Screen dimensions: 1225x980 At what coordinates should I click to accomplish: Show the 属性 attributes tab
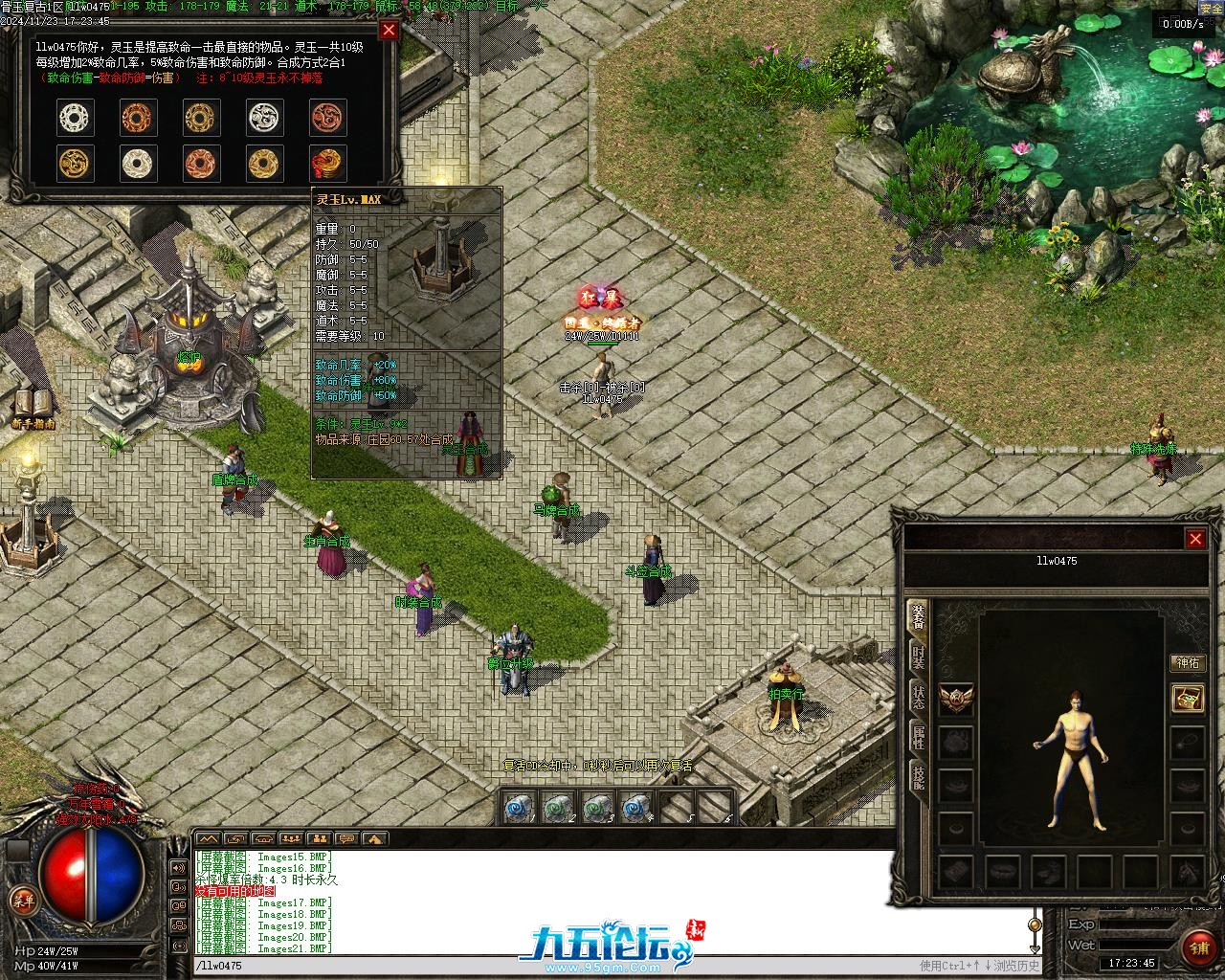click(x=918, y=736)
